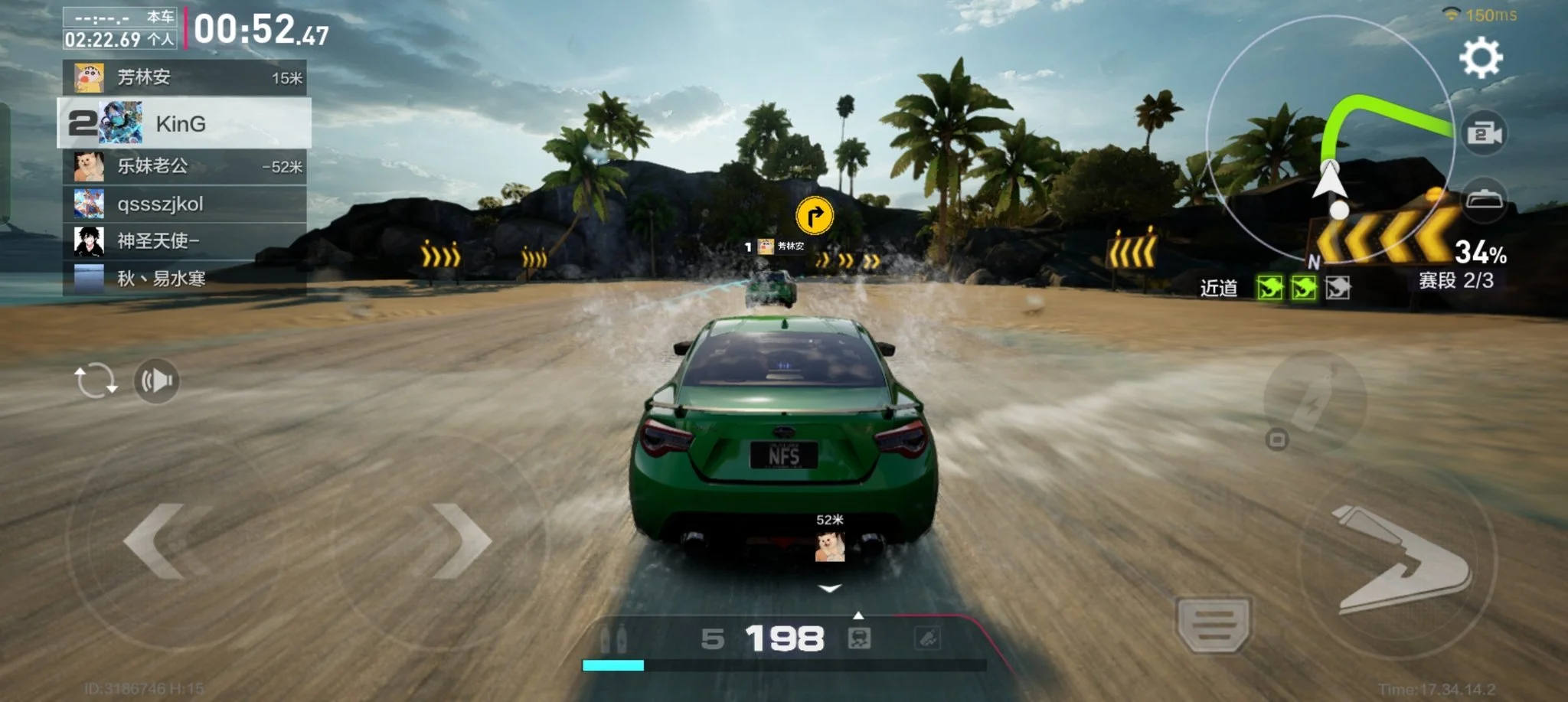Viewport: 1568px width, 702px height.
Task: Expand the small arrow above the speedometer
Action: tap(858, 615)
